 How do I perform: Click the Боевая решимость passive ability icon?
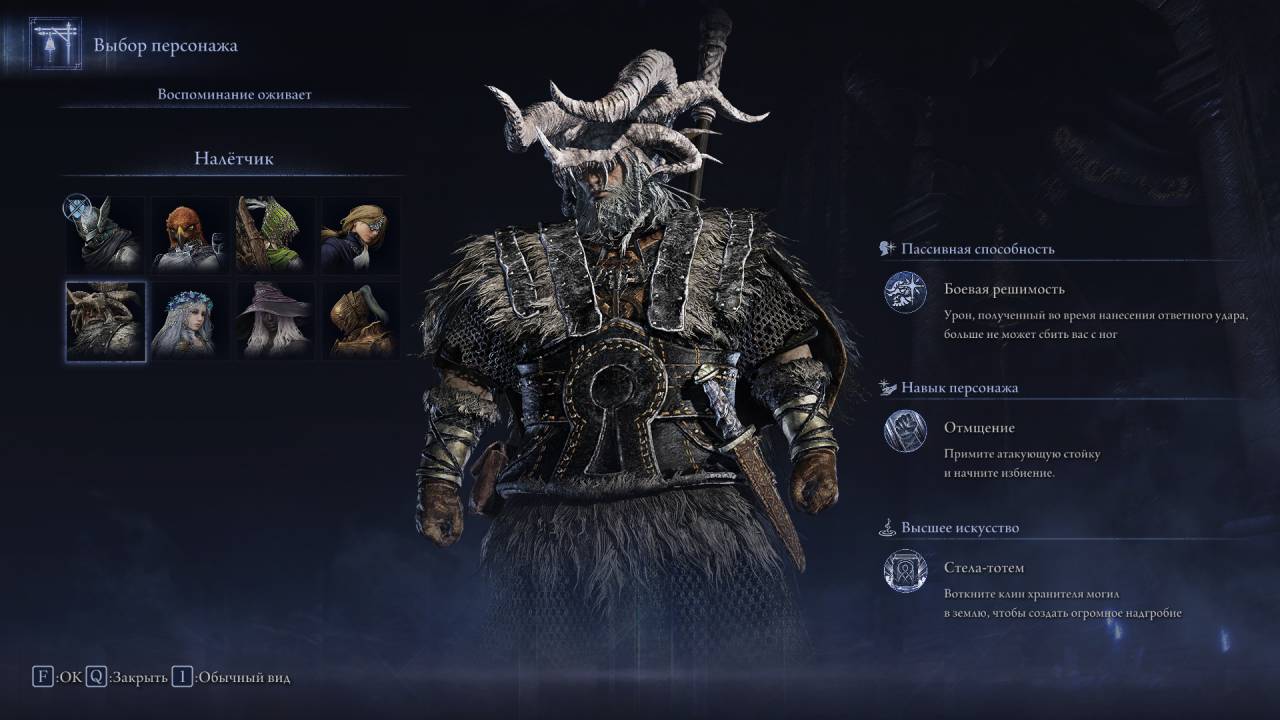[x=905, y=292]
